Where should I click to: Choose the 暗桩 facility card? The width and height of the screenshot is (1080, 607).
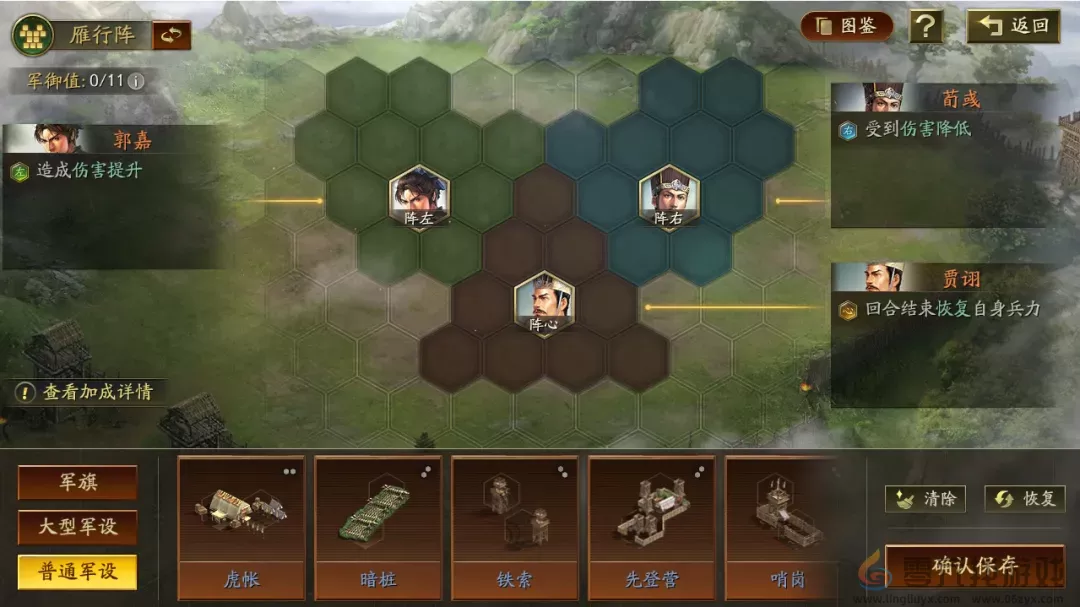pyautogui.click(x=377, y=527)
